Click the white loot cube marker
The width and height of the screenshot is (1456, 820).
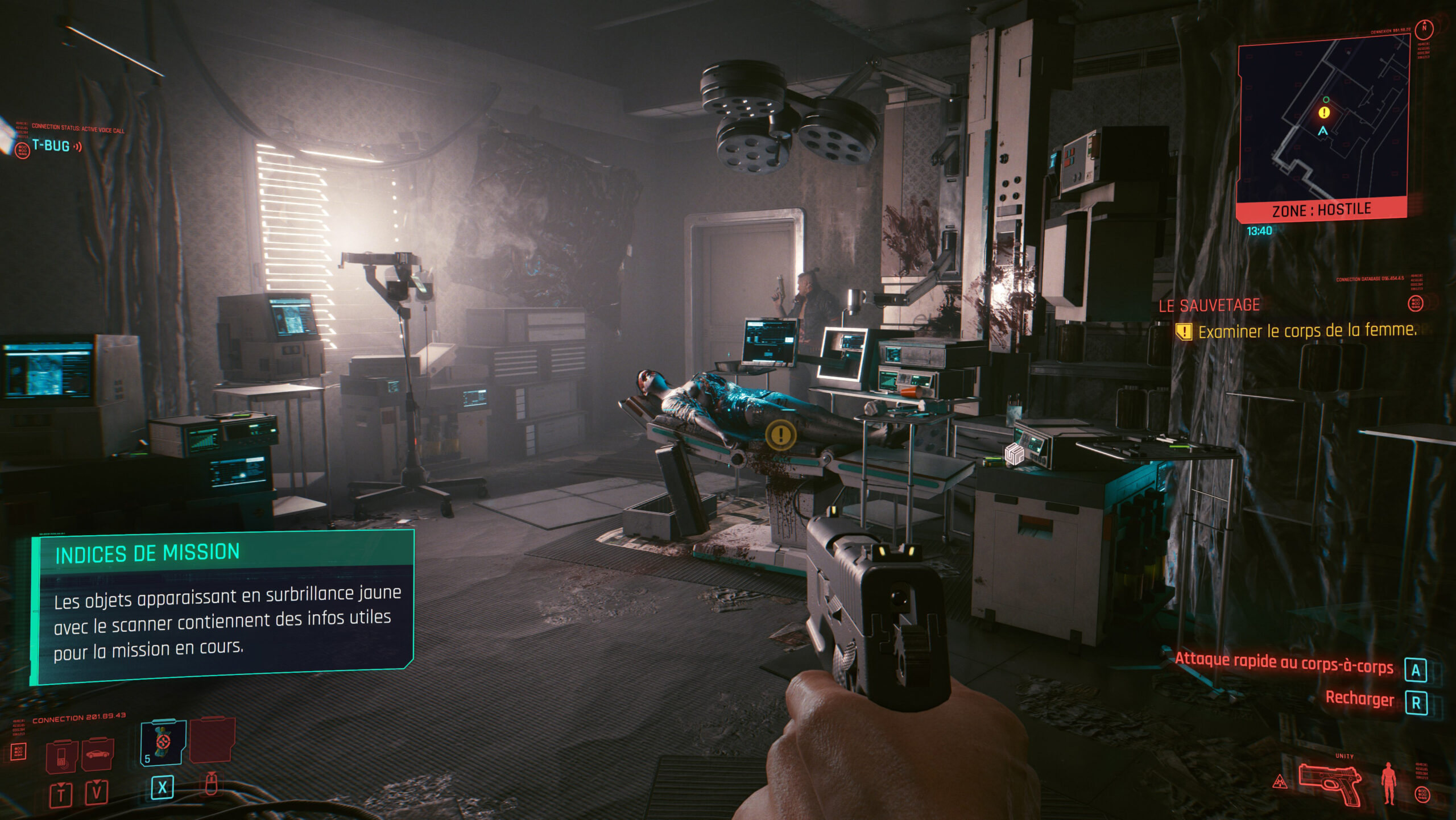pos(1014,454)
